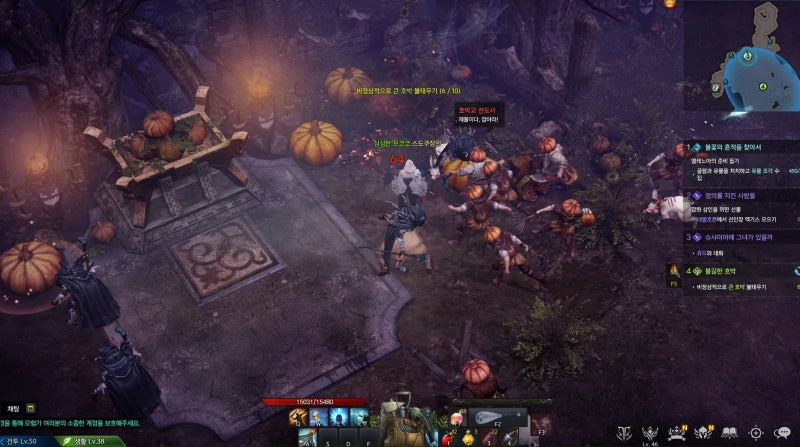Switch to the 전투 Lv.50 combat tab

coord(26,440)
